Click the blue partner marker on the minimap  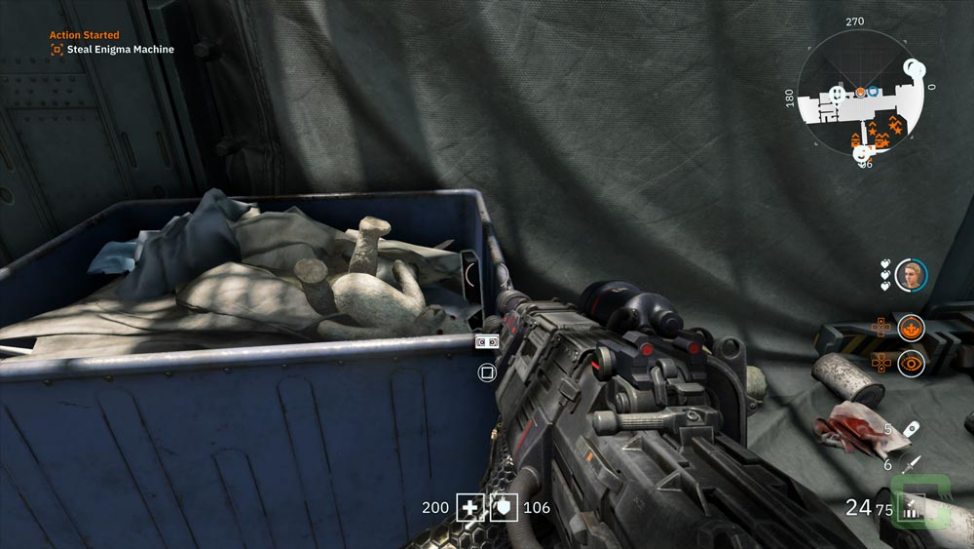873,91
